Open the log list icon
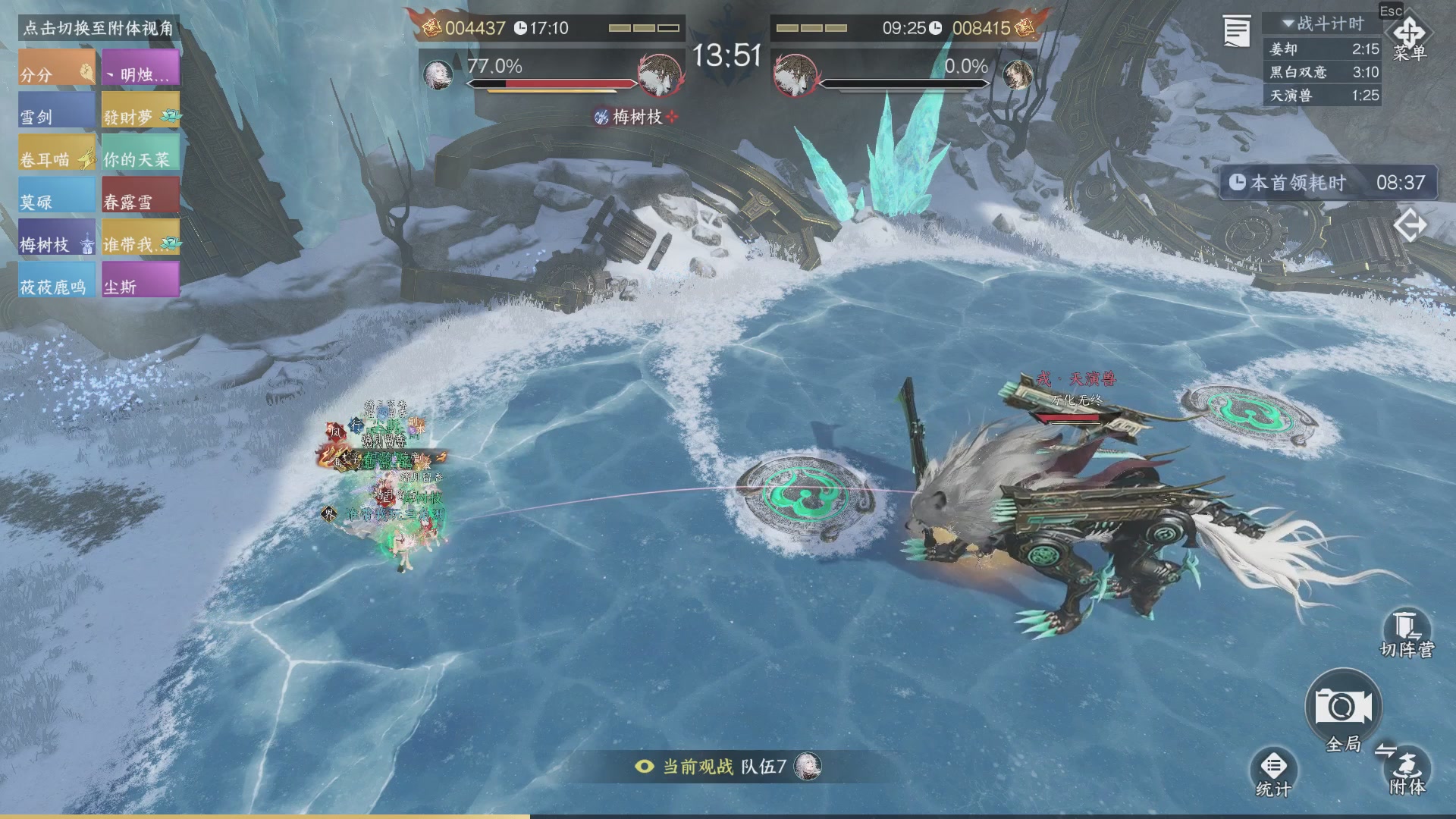 [x=1236, y=32]
